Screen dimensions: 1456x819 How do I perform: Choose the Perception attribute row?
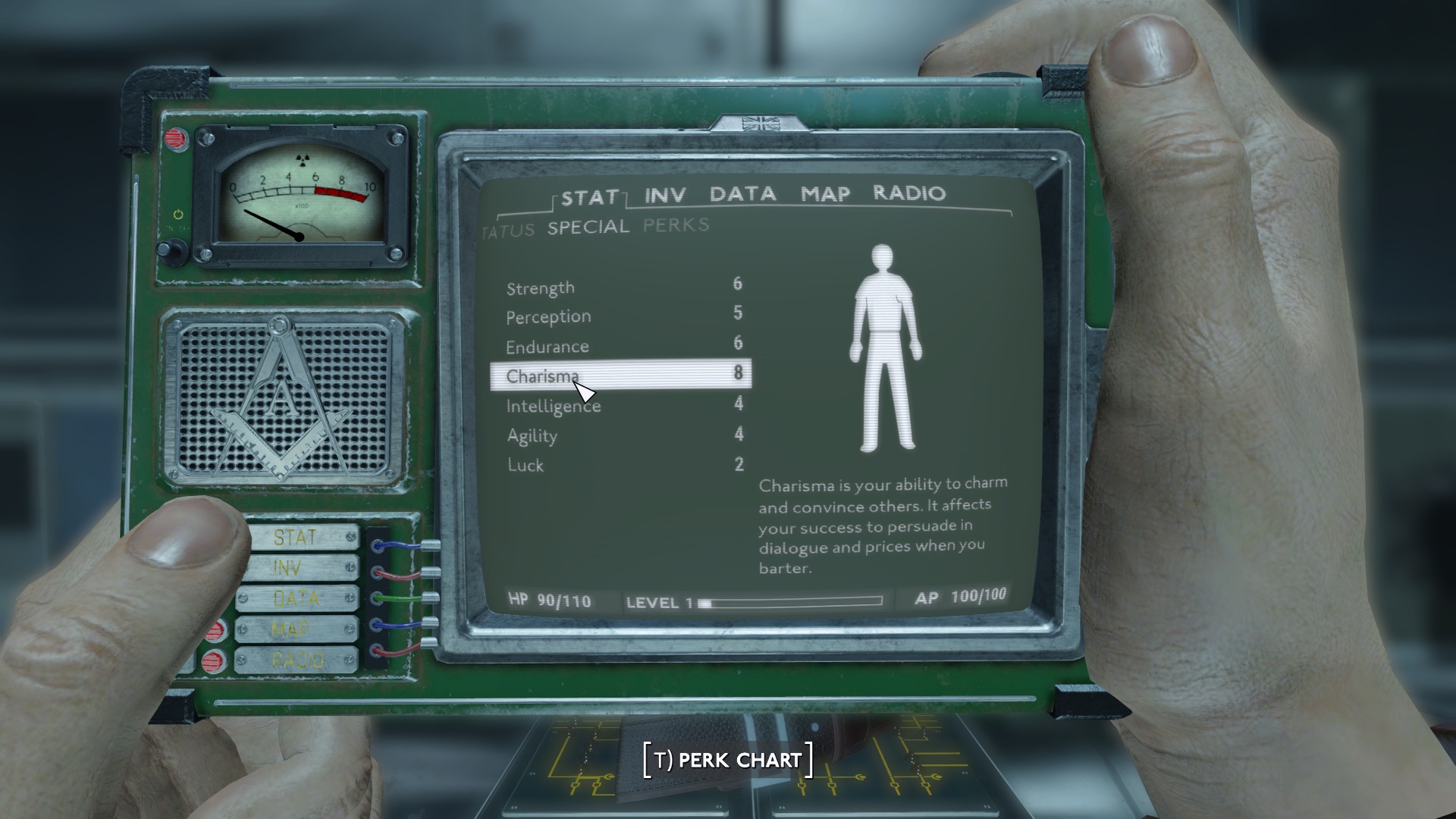(622, 315)
